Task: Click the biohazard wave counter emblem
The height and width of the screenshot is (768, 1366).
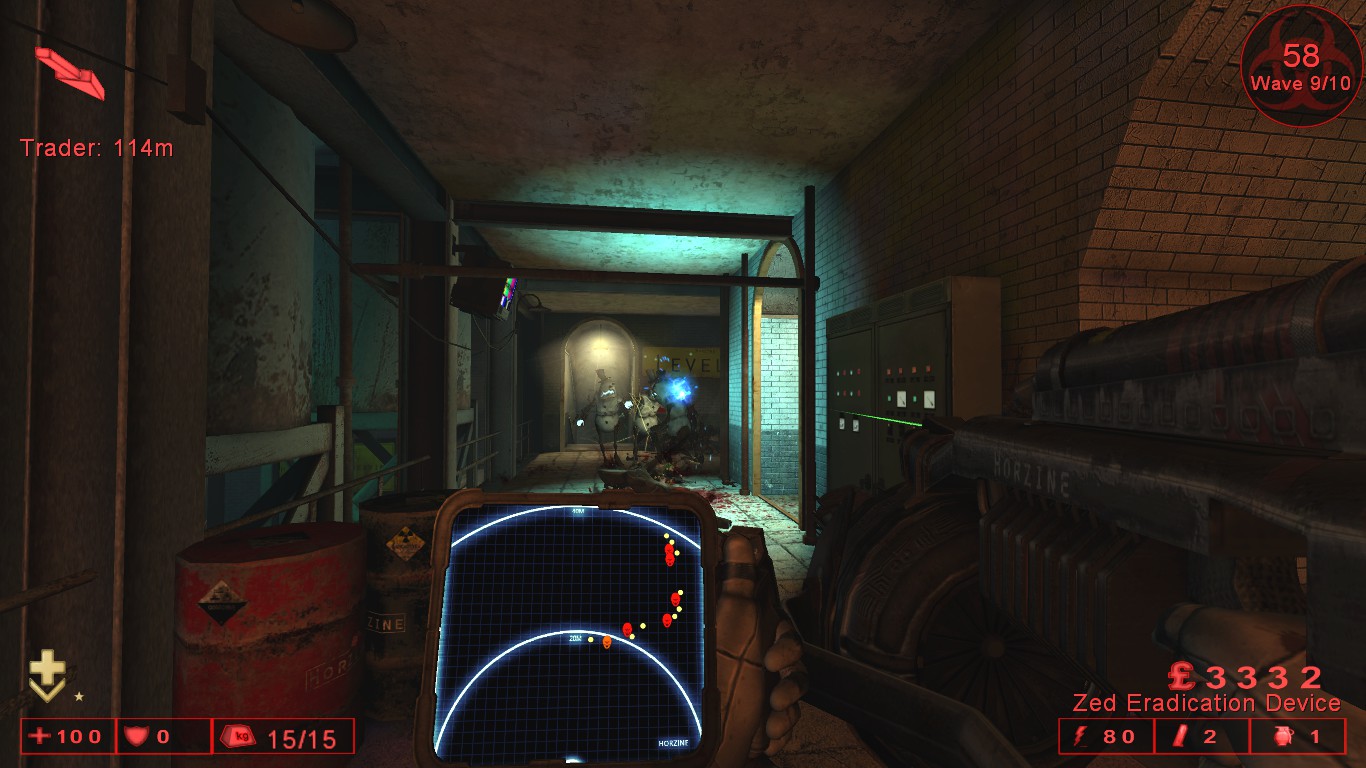Action: click(x=1301, y=66)
